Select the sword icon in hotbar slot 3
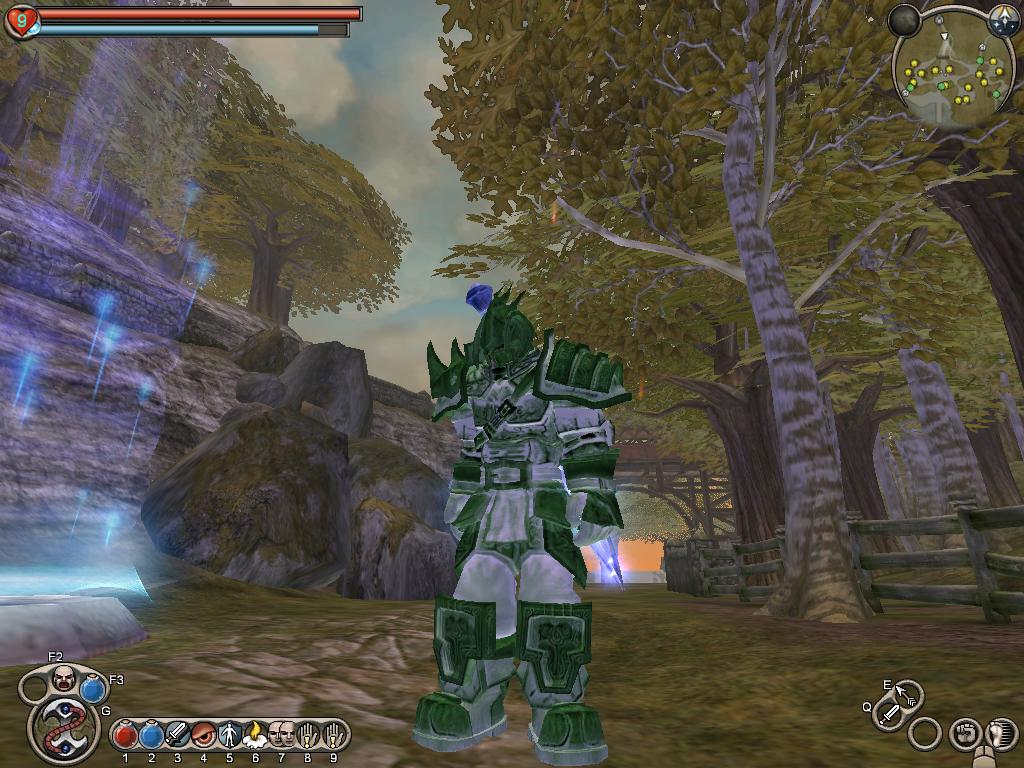 (x=177, y=735)
